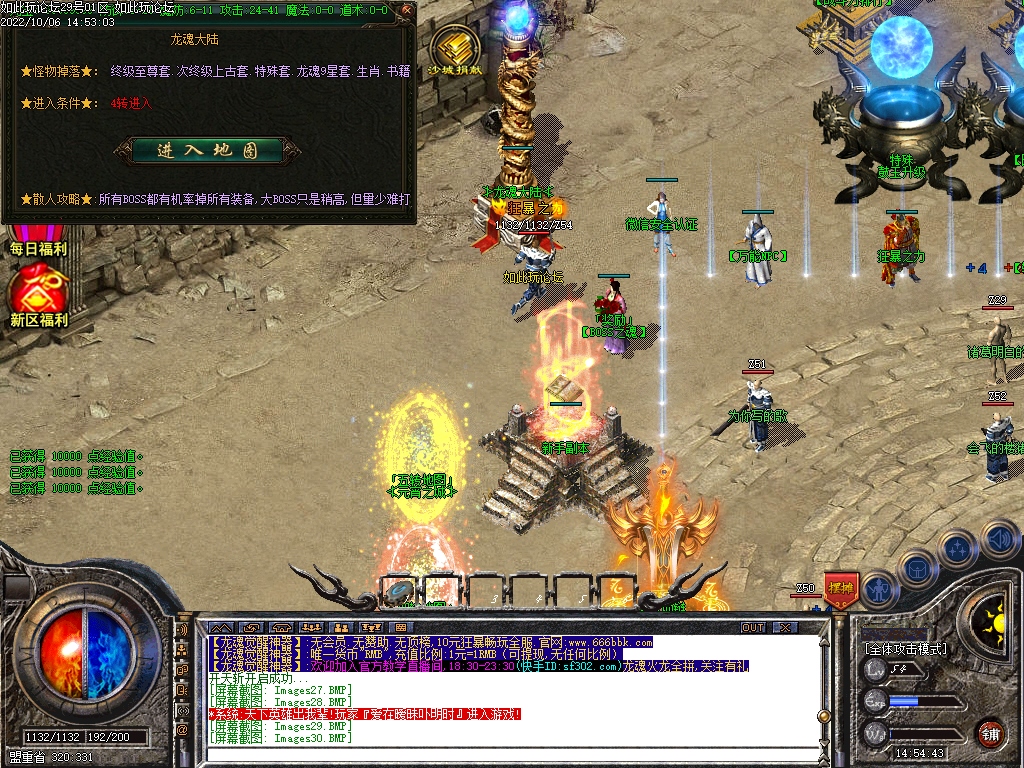1024x768 pixels.
Task: Open the 沙城捐献 gold donation icon
Action: click(x=454, y=52)
